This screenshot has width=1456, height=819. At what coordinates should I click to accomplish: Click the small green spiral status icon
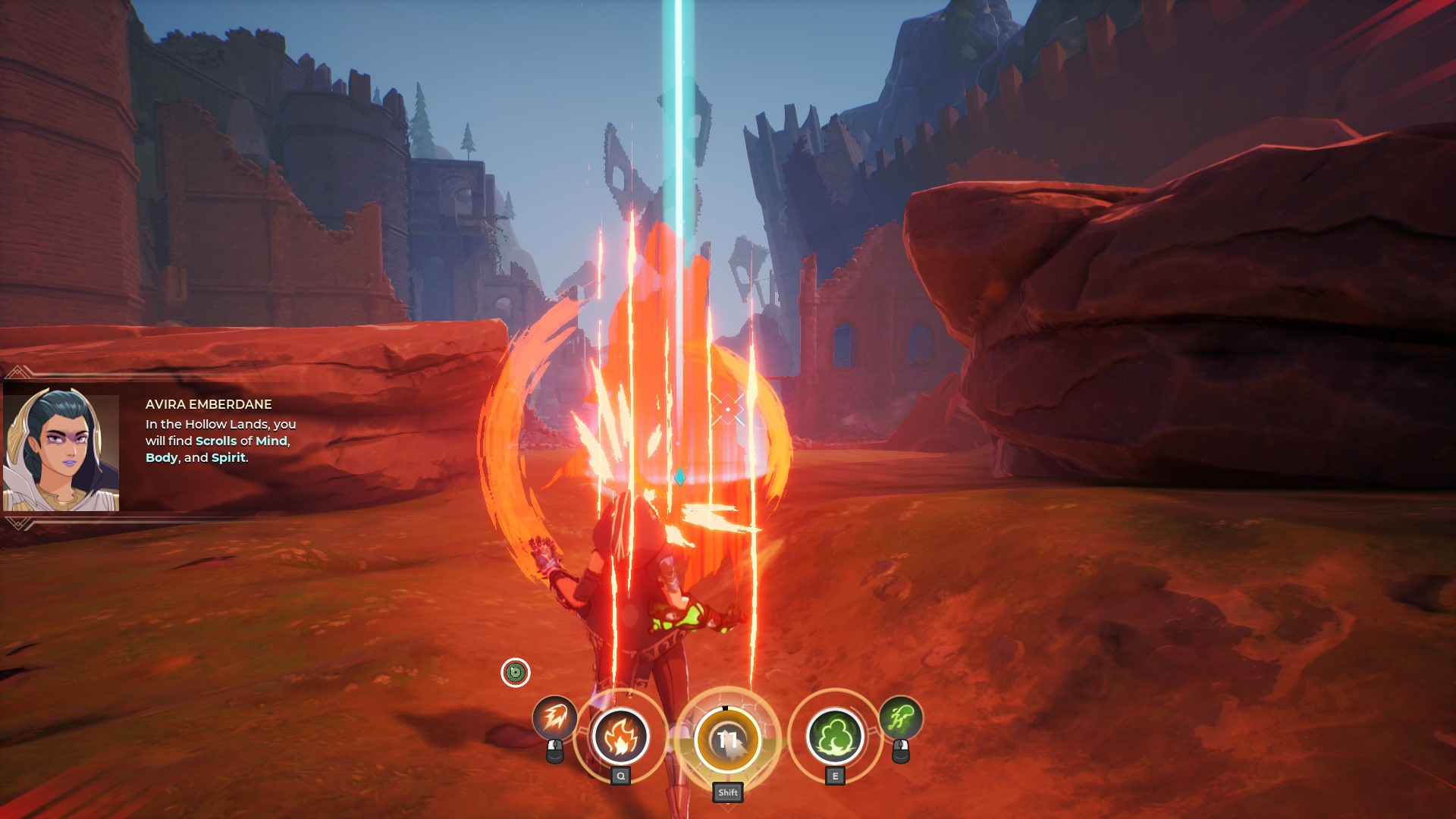pyautogui.click(x=516, y=673)
